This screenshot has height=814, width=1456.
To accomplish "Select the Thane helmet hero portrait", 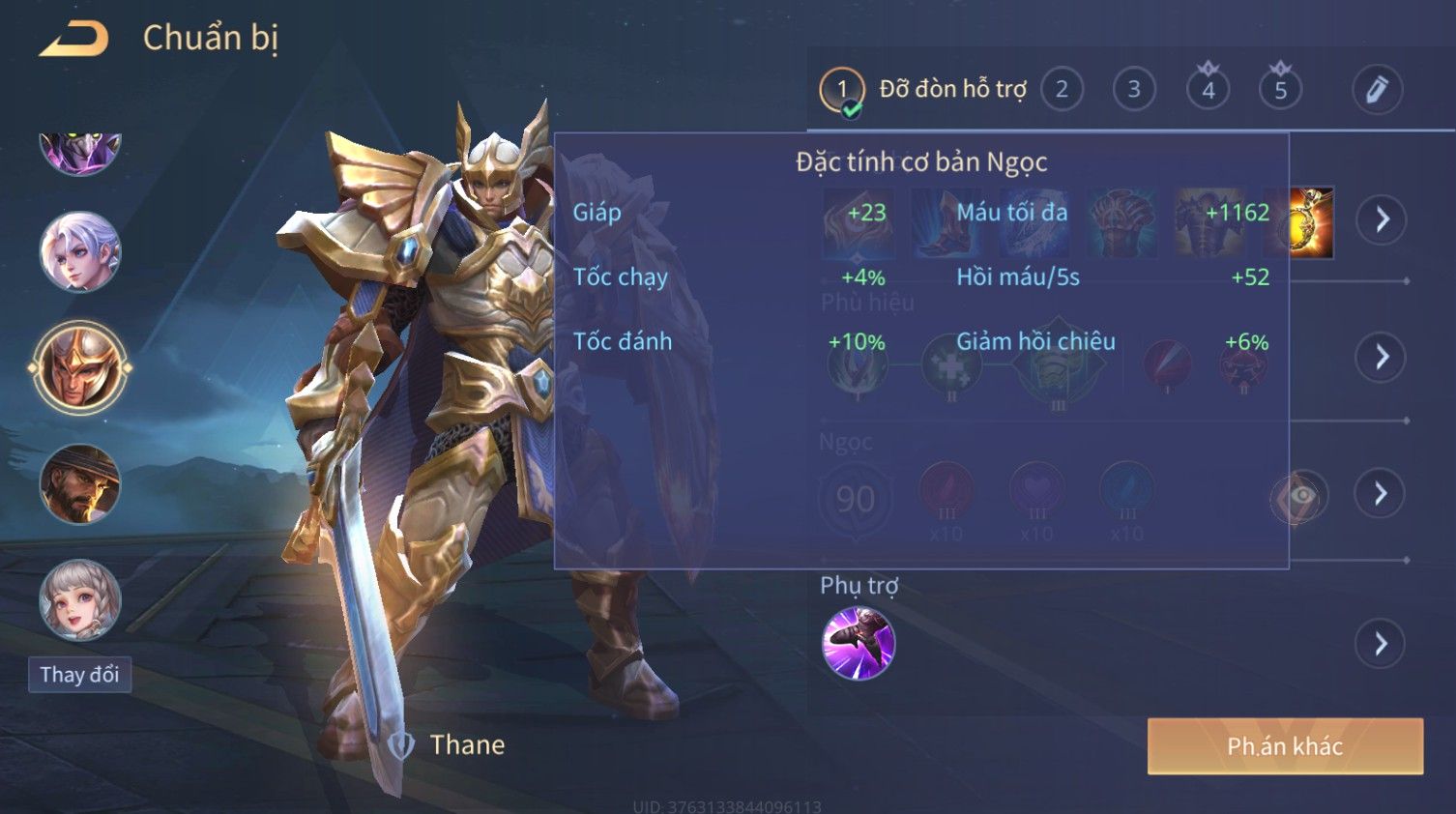I will pyautogui.click(x=79, y=368).
